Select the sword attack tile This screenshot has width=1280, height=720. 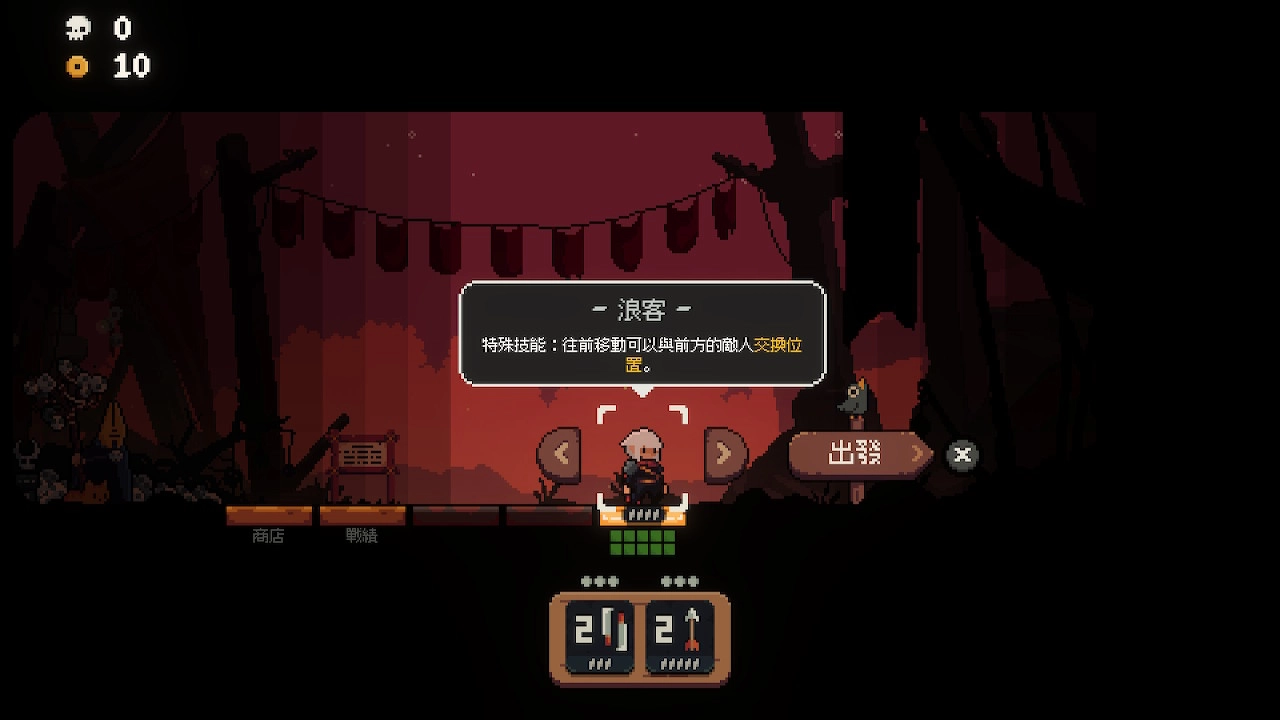(x=600, y=636)
